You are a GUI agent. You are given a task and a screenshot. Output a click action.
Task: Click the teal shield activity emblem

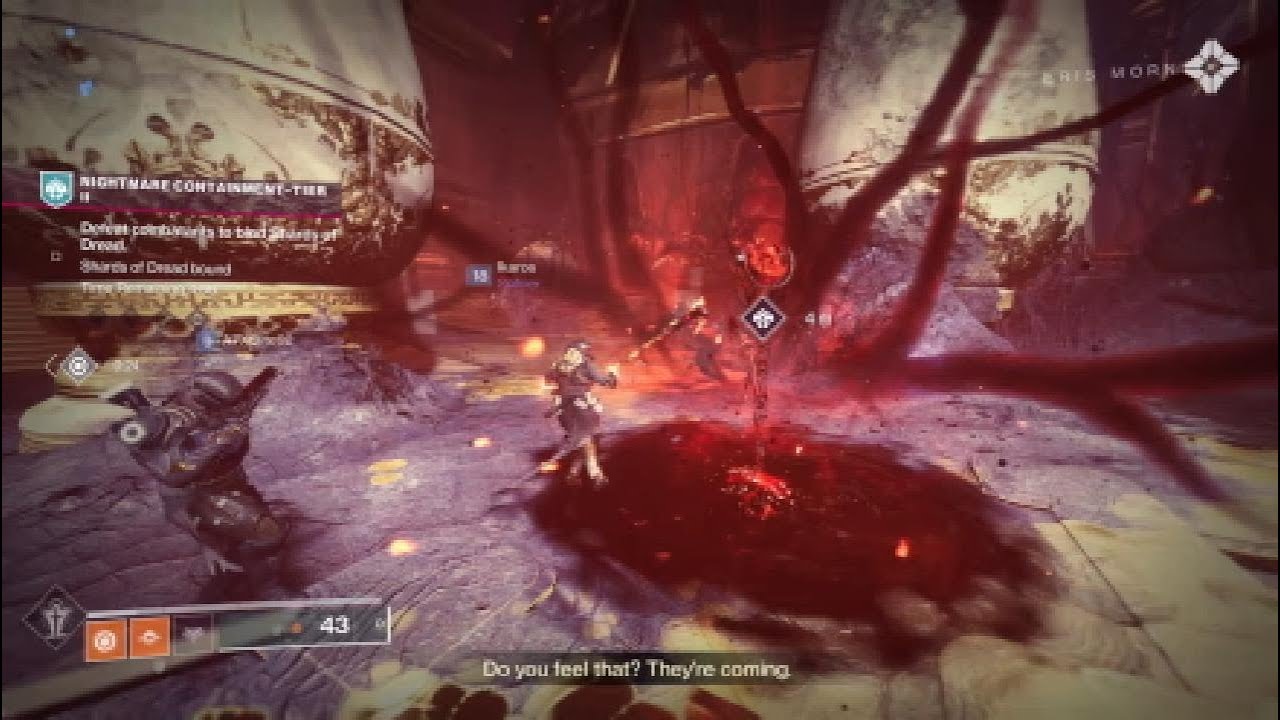[57, 189]
